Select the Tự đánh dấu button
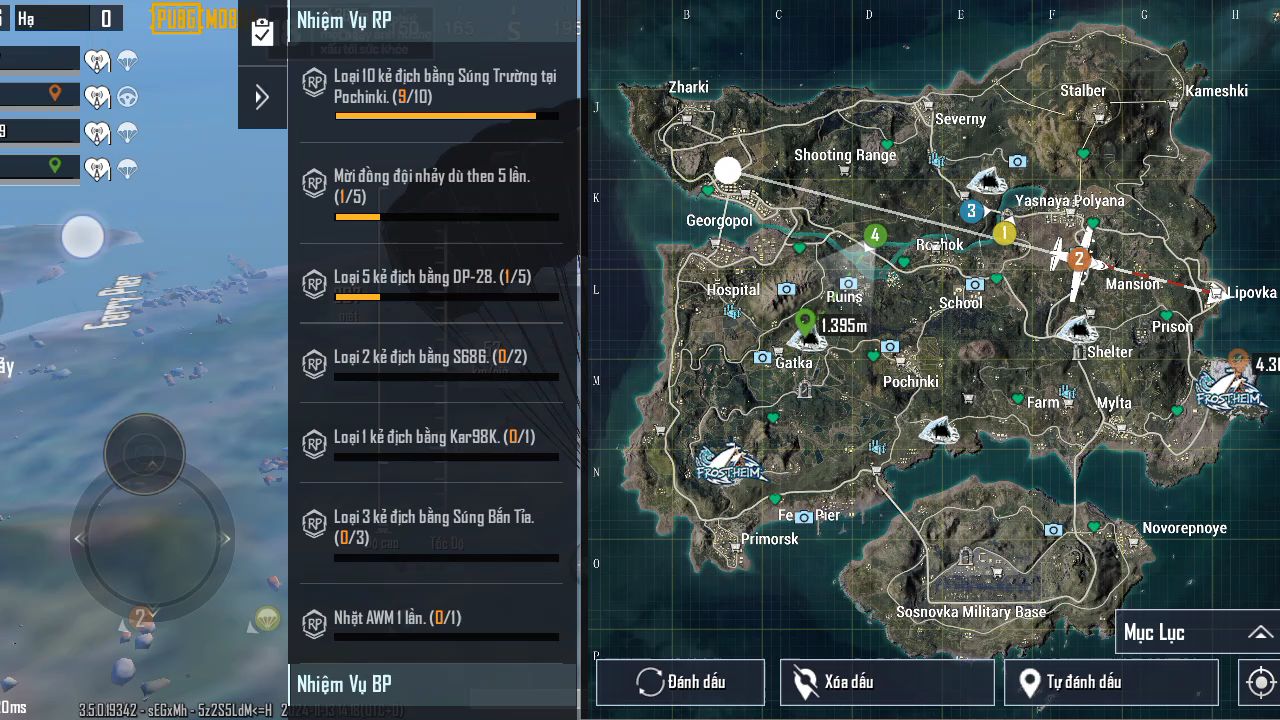The height and width of the screenshot is (720, 1280). pos(1110,682)
